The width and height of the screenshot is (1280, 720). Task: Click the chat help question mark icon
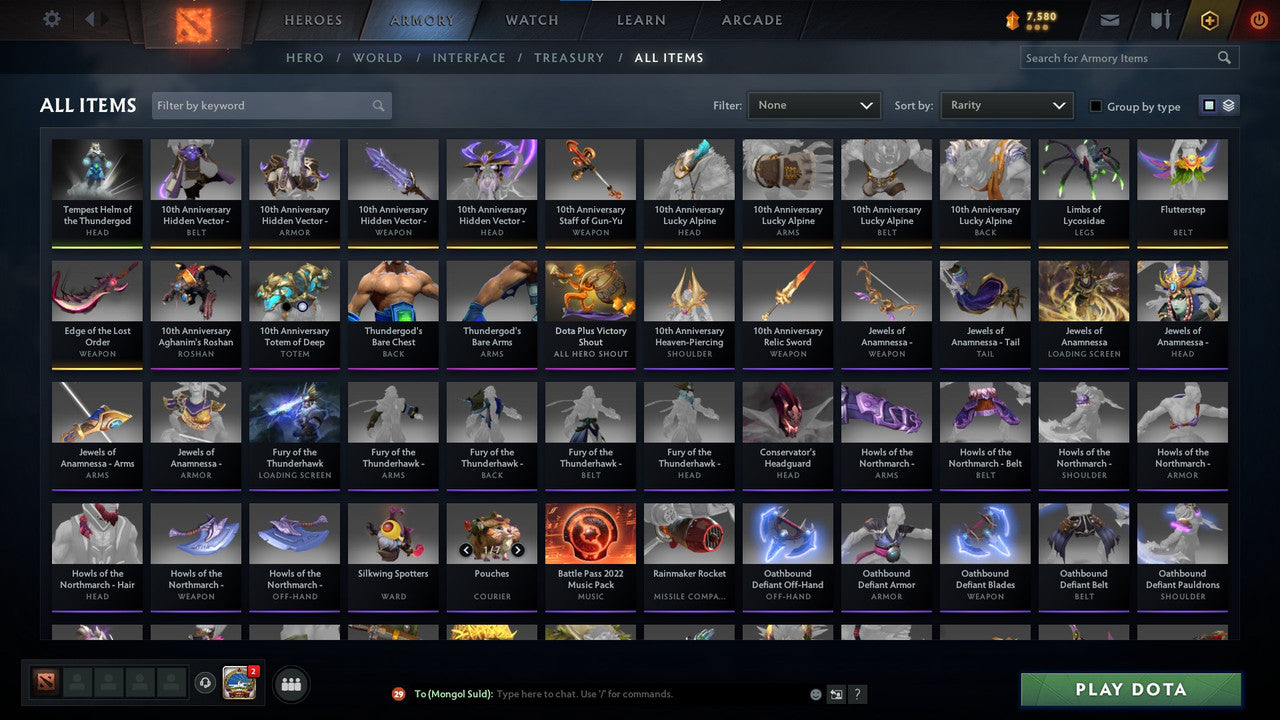(857, 694)
